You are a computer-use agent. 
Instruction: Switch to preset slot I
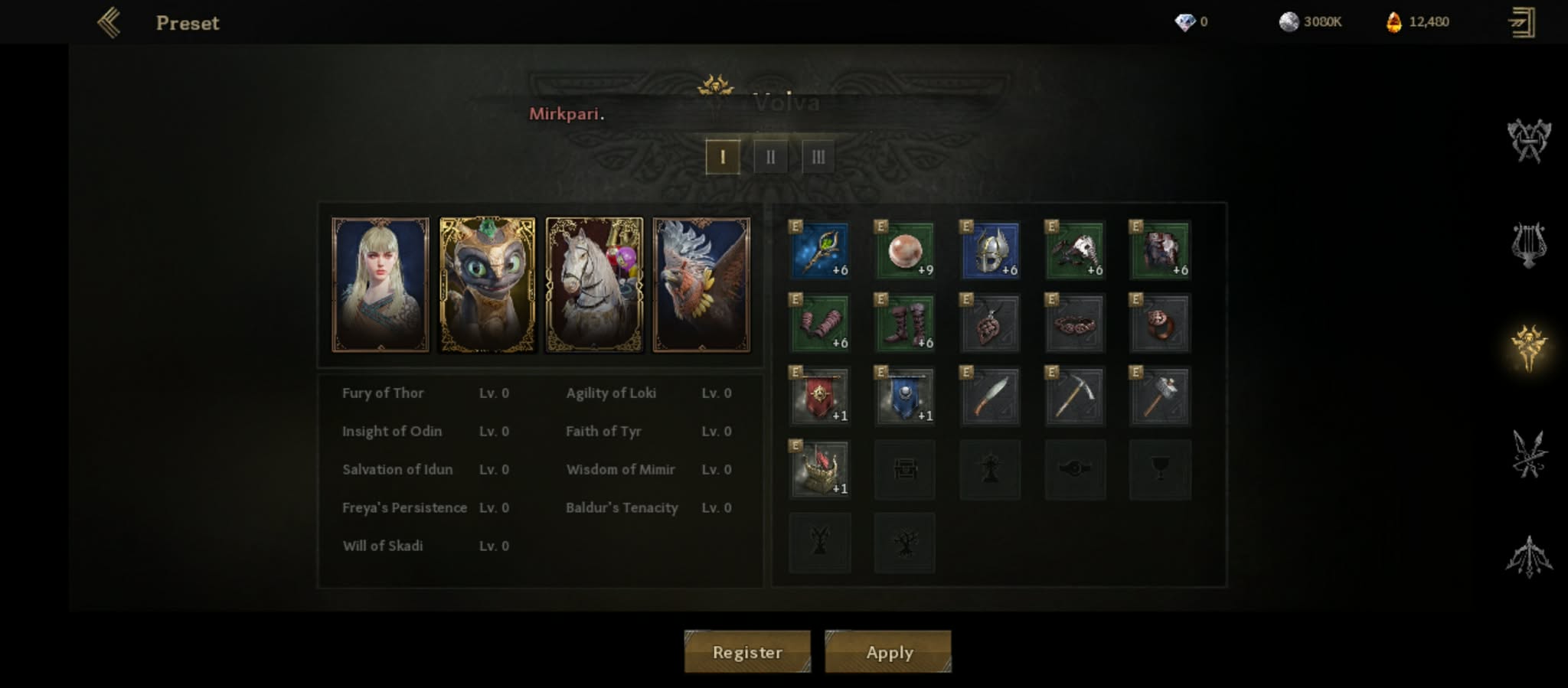click(x=722, y=157)
